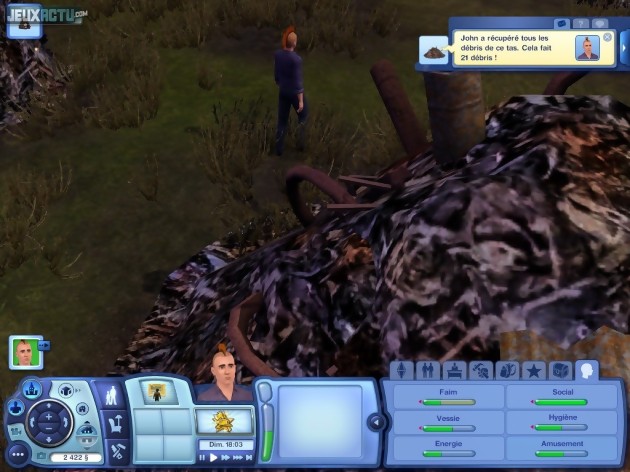Set game speed to fast forward
Image resolution: width=630 pixels, height=472 pixels.
pyautogui.click(x=226, y=457)
